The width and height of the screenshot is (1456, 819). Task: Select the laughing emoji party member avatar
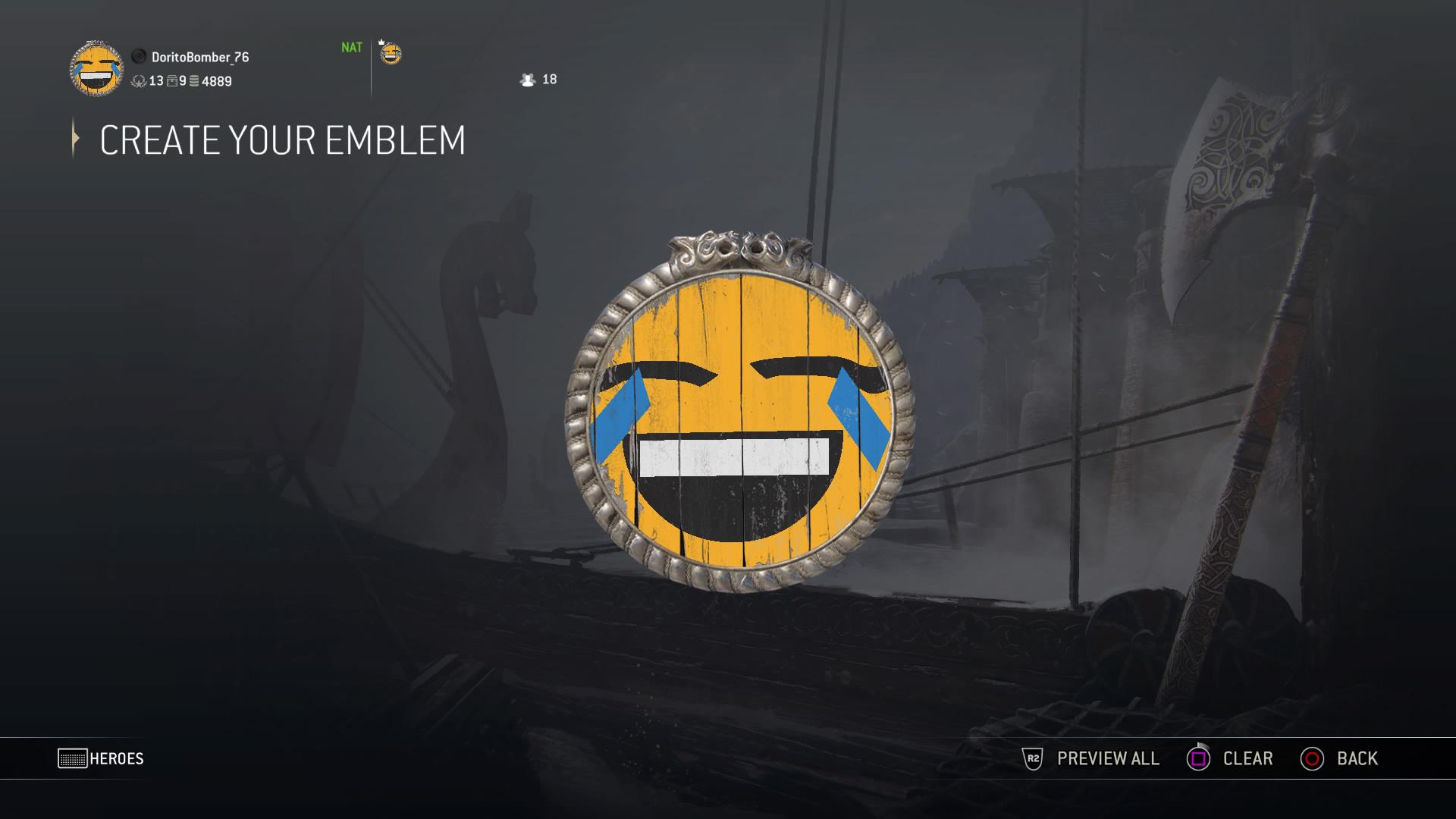(391, 55)
